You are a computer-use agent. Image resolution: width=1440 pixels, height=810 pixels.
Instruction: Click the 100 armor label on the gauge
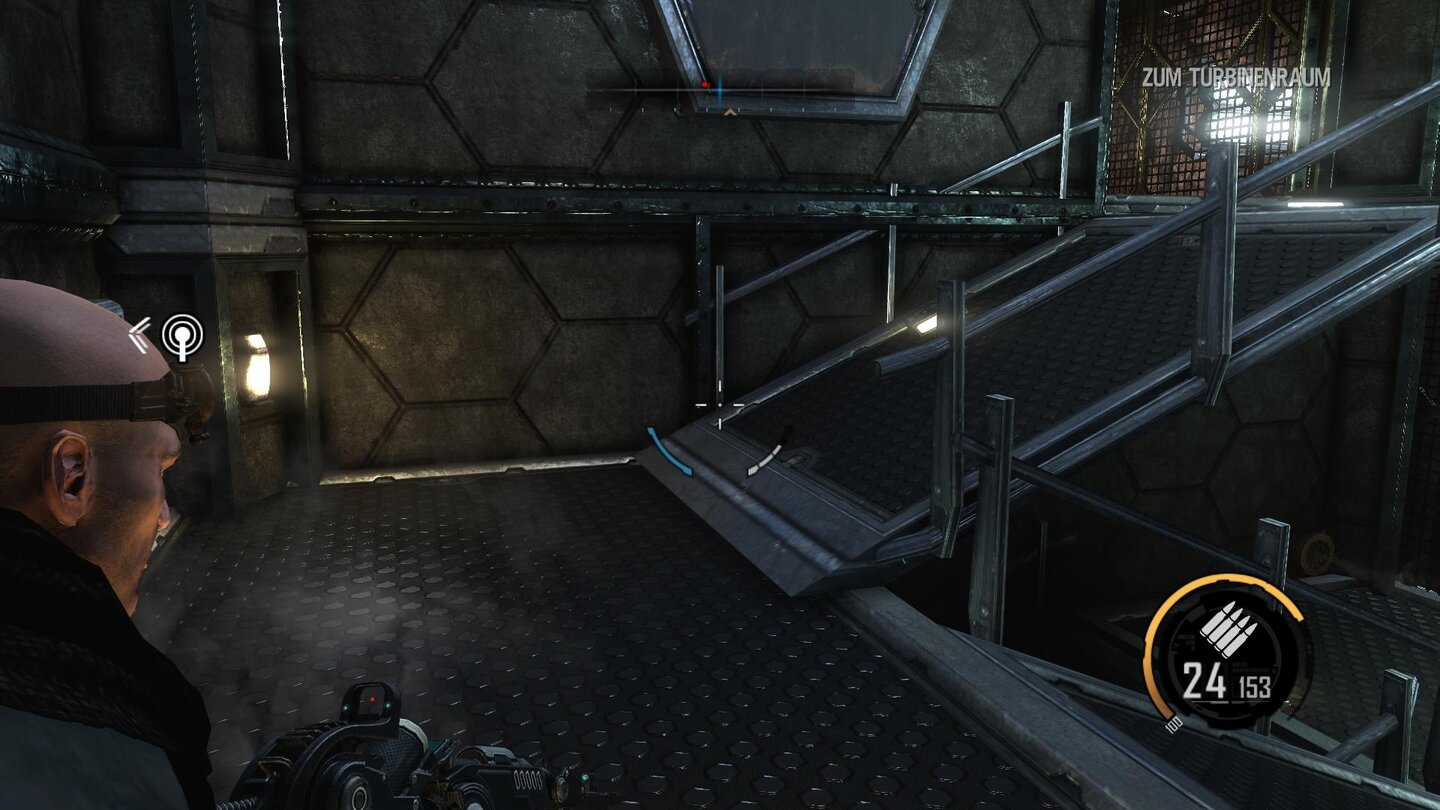pyautogui.click(x=1175, y=724)
